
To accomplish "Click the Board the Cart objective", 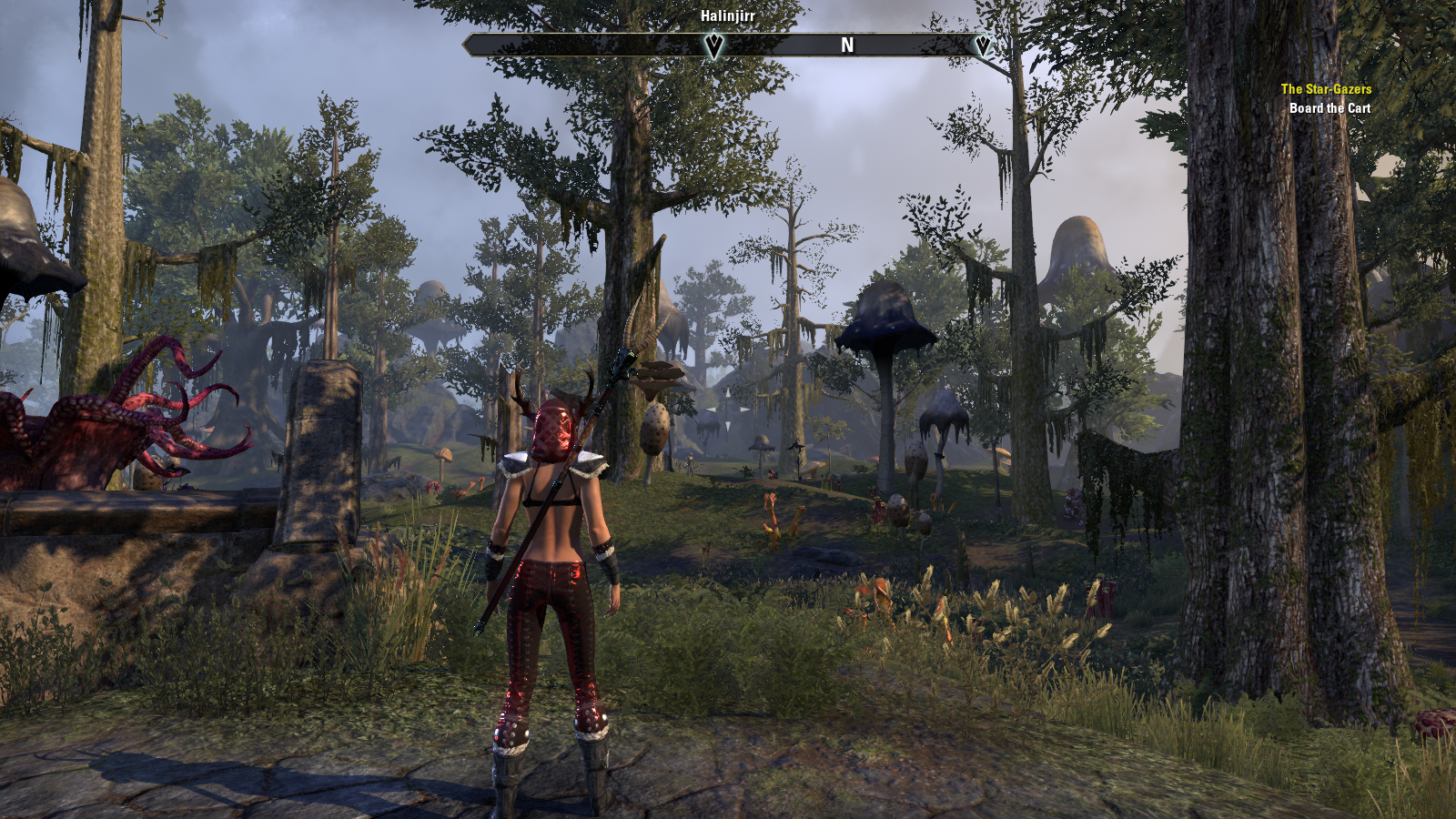I will pos(1330,108).
